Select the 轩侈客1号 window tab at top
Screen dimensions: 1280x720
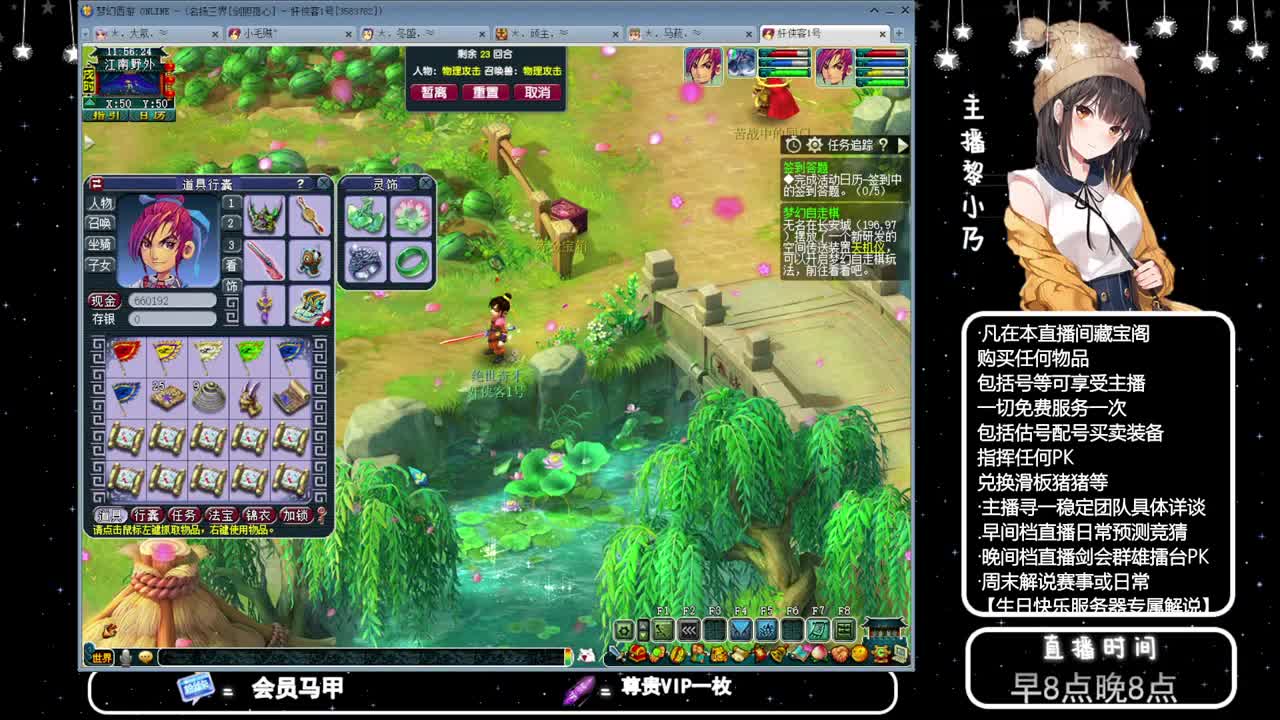tap(798, 33)
